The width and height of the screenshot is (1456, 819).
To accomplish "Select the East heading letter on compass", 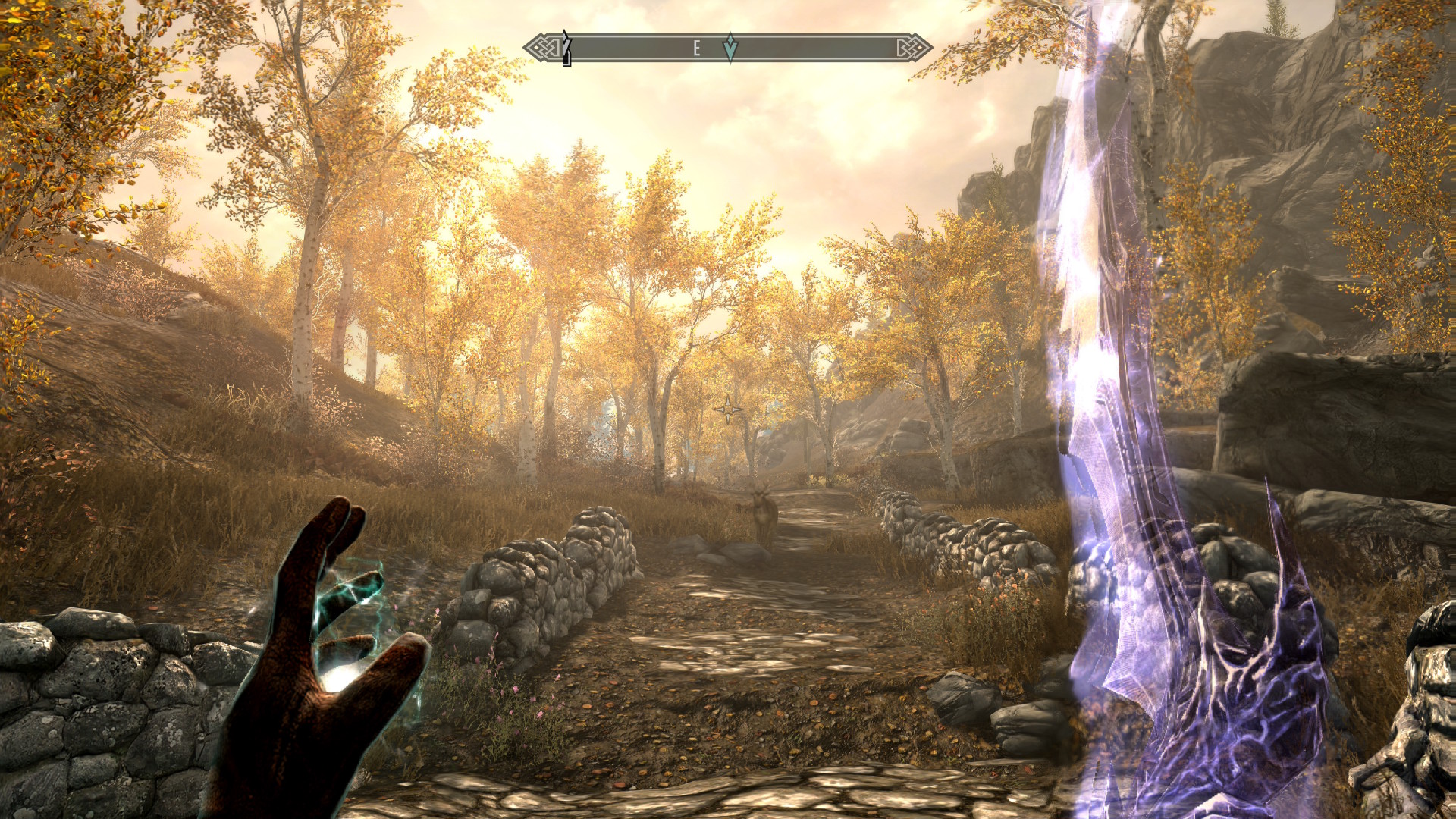I will (696, 49).
